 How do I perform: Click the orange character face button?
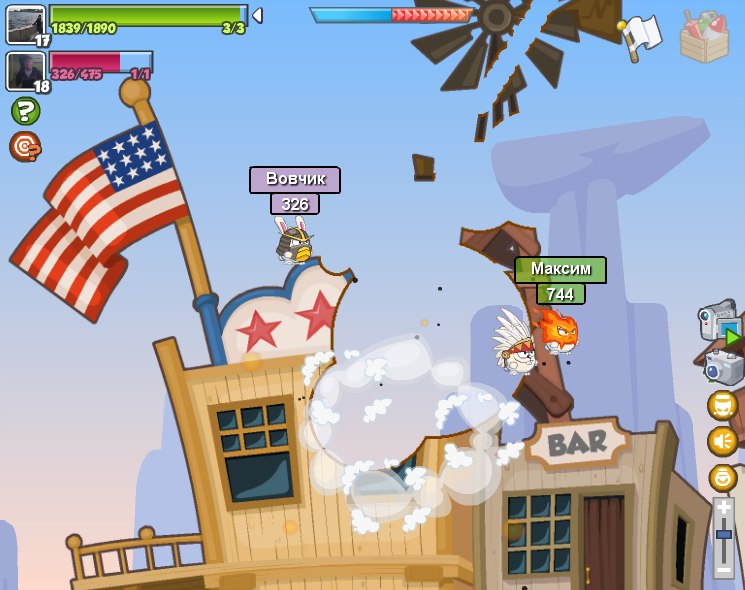[722, 405]
